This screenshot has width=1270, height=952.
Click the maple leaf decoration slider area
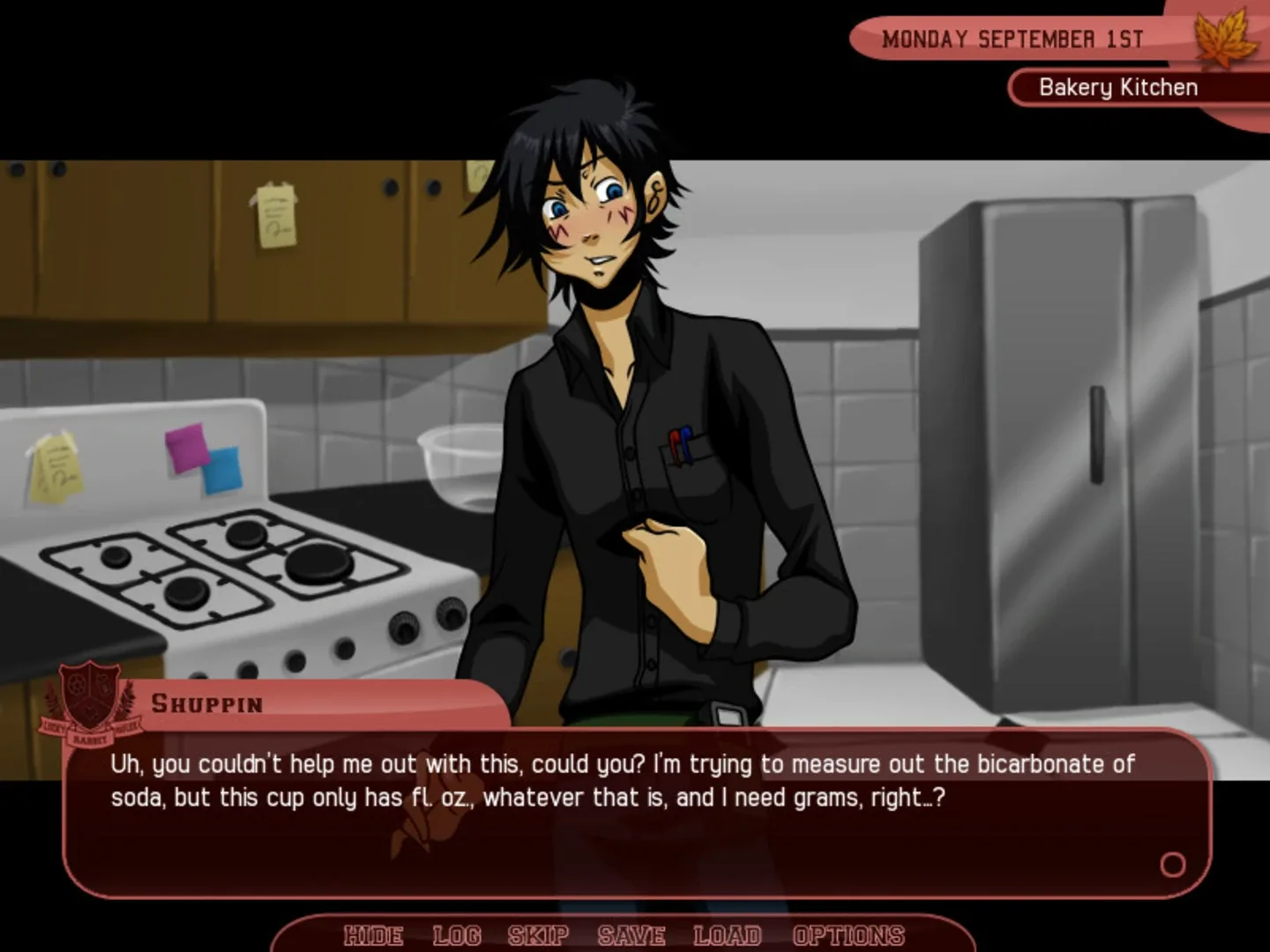pyautogui.click(x=1221, y=40)
